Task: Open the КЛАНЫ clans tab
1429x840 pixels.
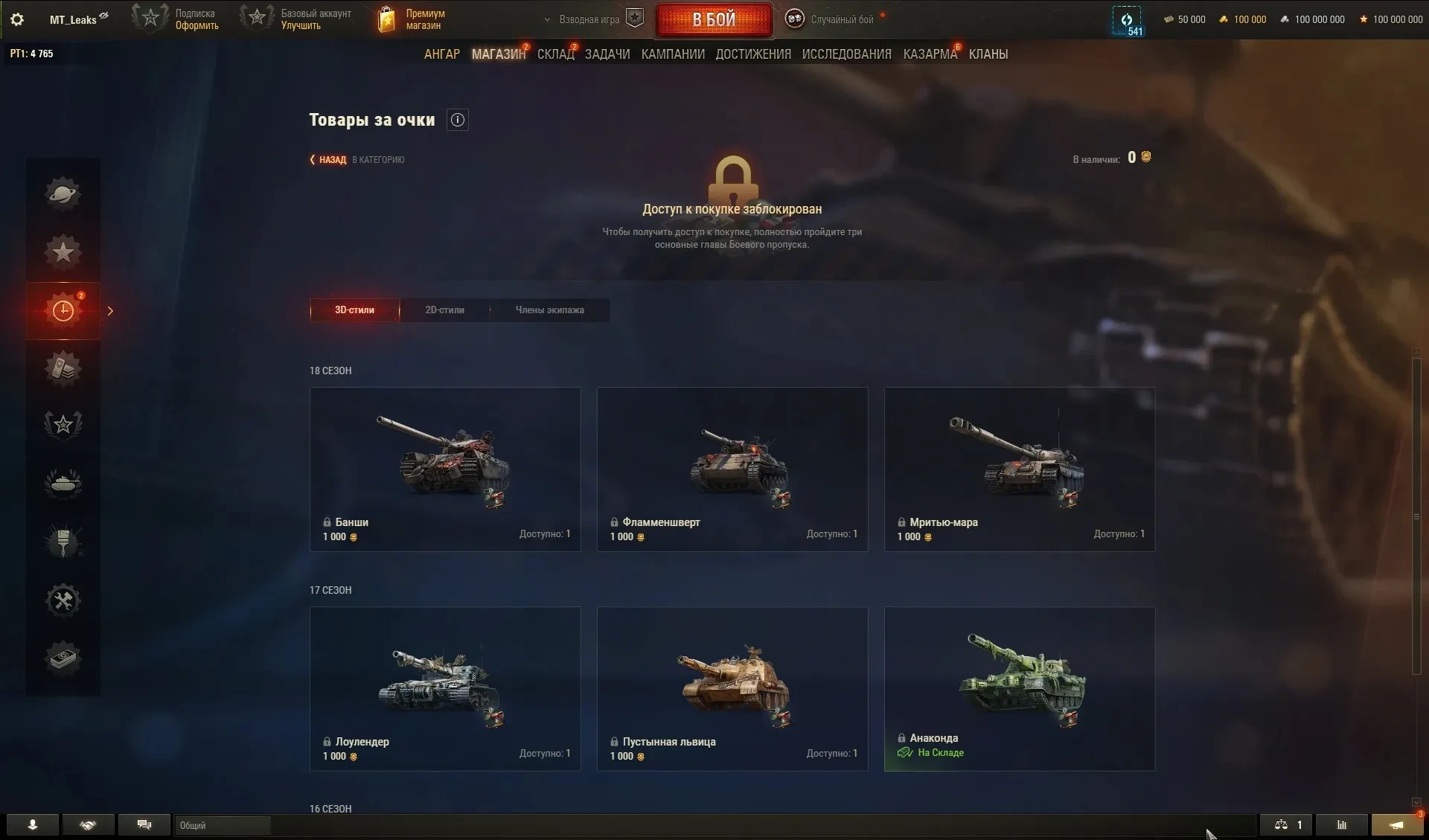Action: tap(988, 54)
